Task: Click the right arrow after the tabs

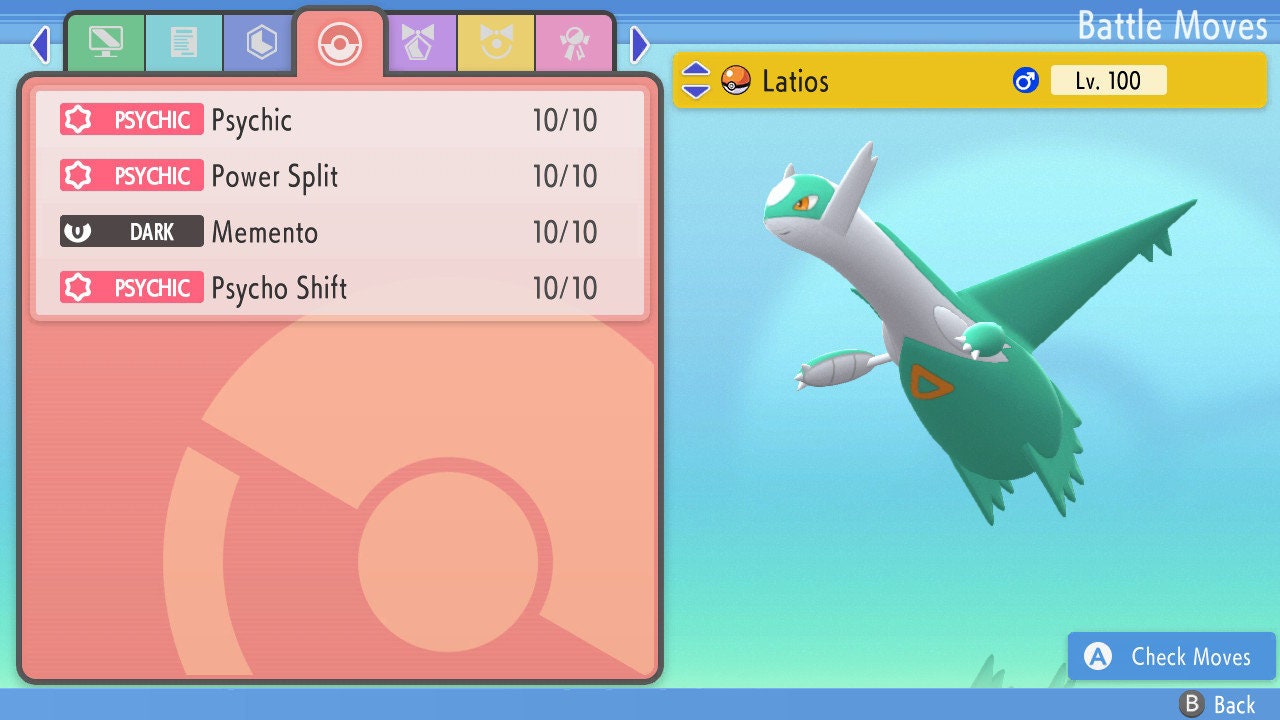Action: 640,44
